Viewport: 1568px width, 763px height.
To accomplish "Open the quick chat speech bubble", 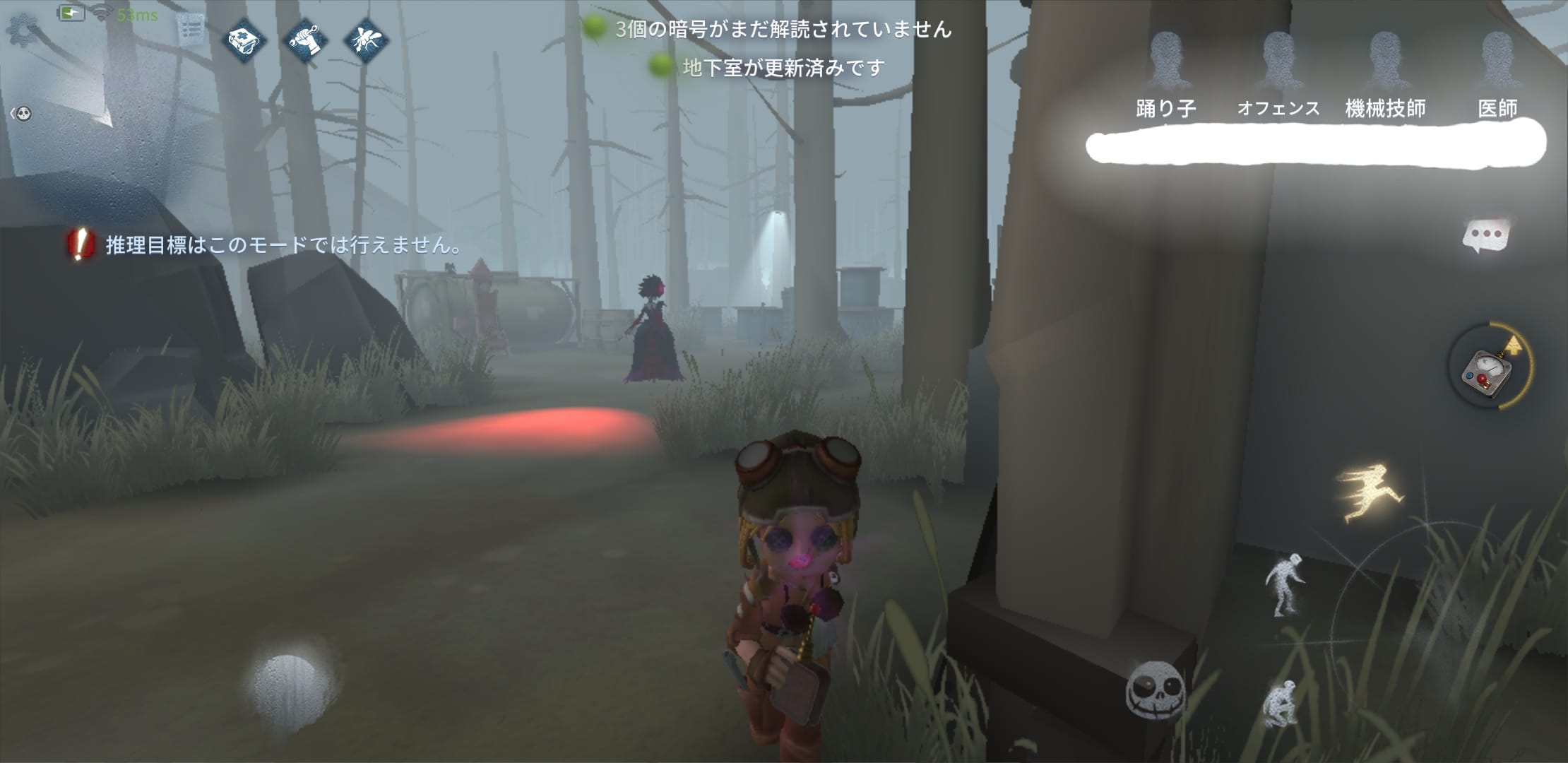I will (x=1485, y=235).
